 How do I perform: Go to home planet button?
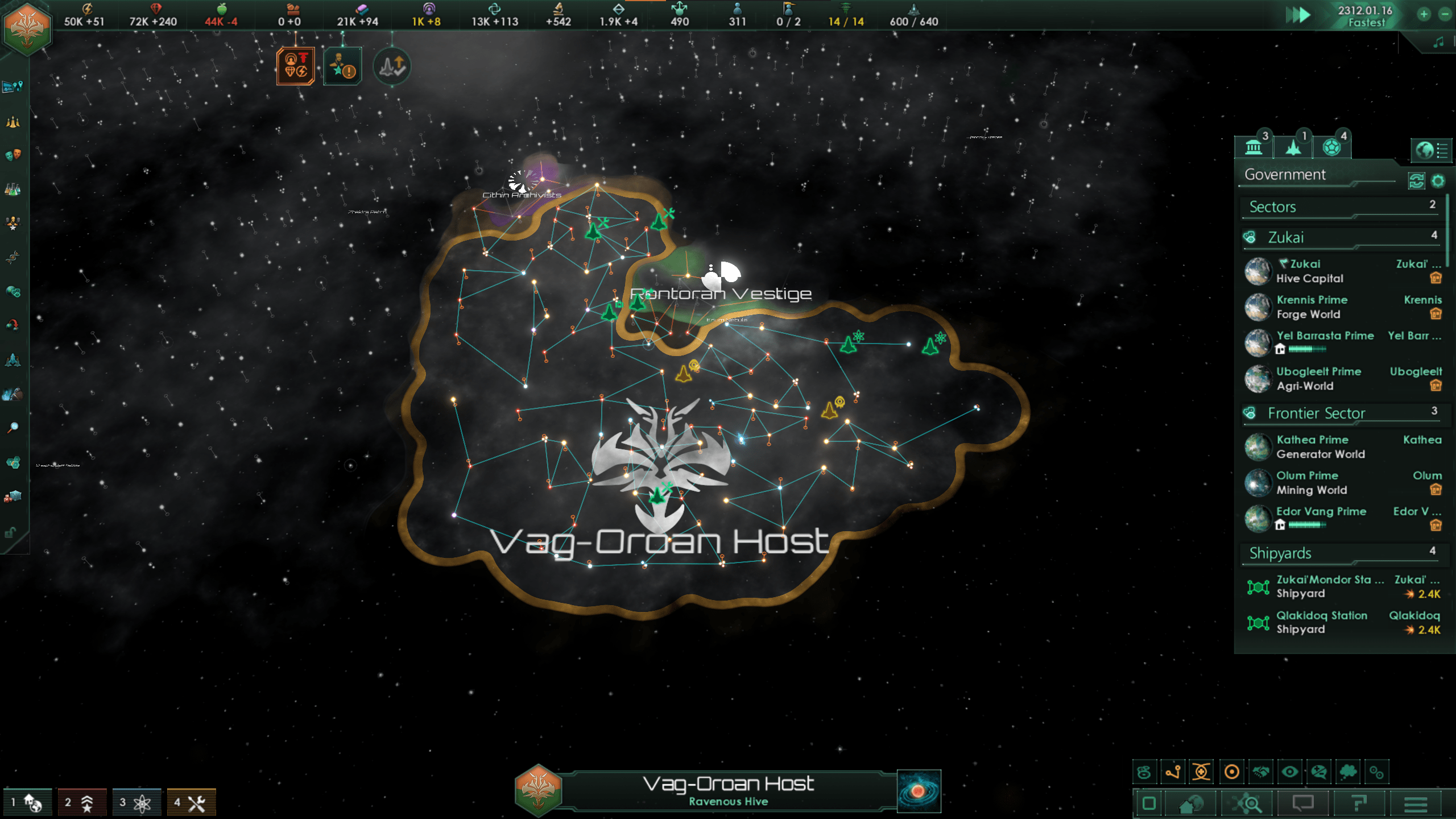1190,804
